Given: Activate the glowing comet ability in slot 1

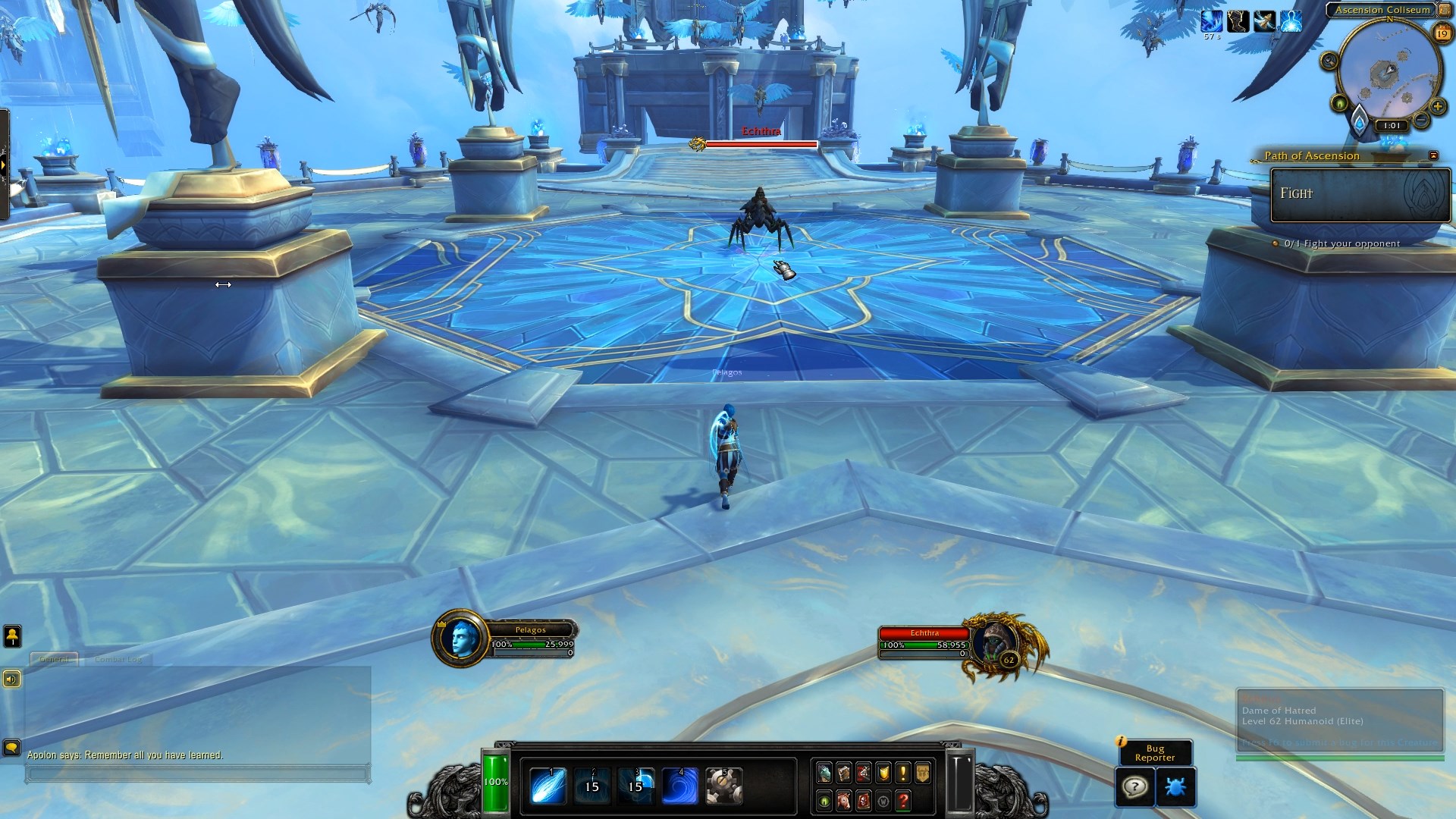Looking at the screenshot, I should click(547, 786).
